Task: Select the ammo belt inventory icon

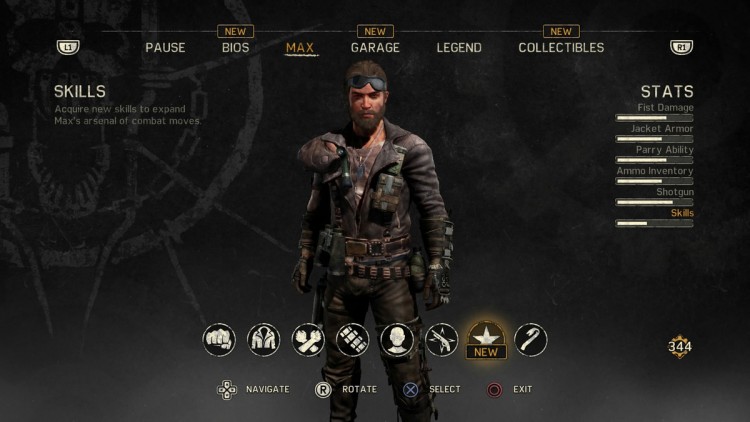Action: click(352, 340)
